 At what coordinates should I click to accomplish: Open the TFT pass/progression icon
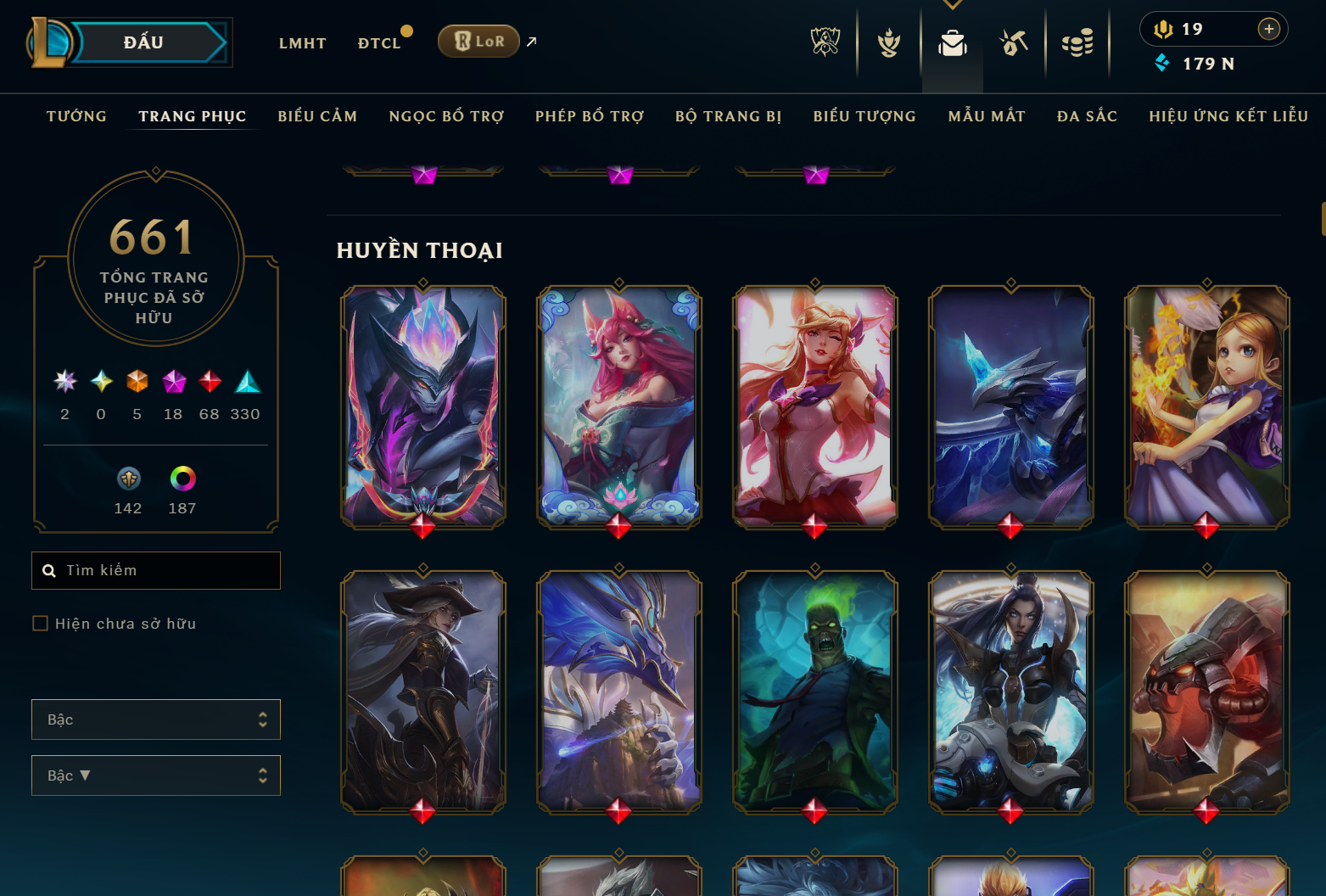pyautogui.click(x=887, y=42)
